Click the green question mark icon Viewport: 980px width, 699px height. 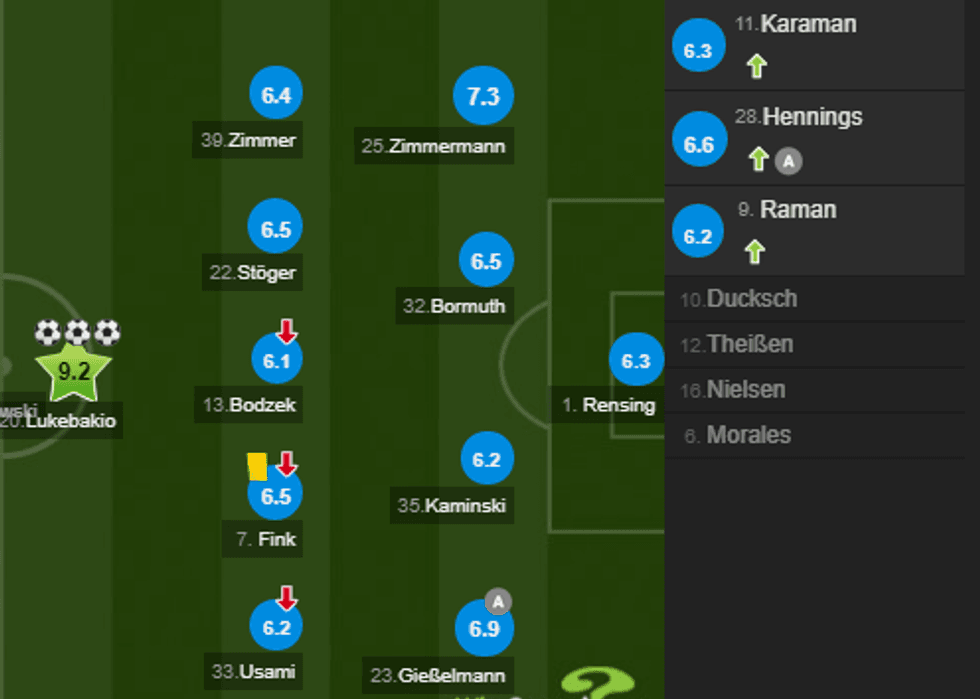point(598,682)
